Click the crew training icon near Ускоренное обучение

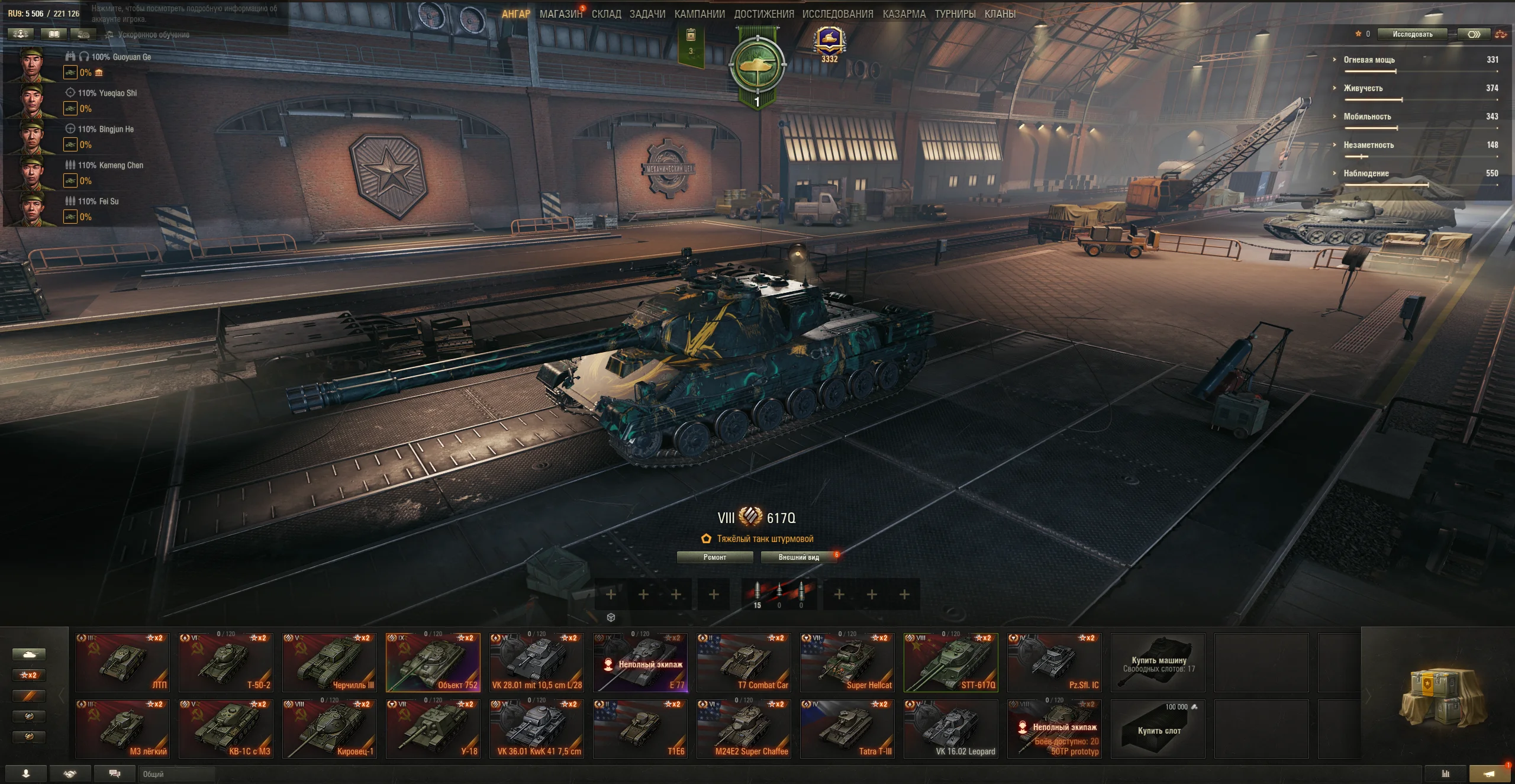[83, 34]
